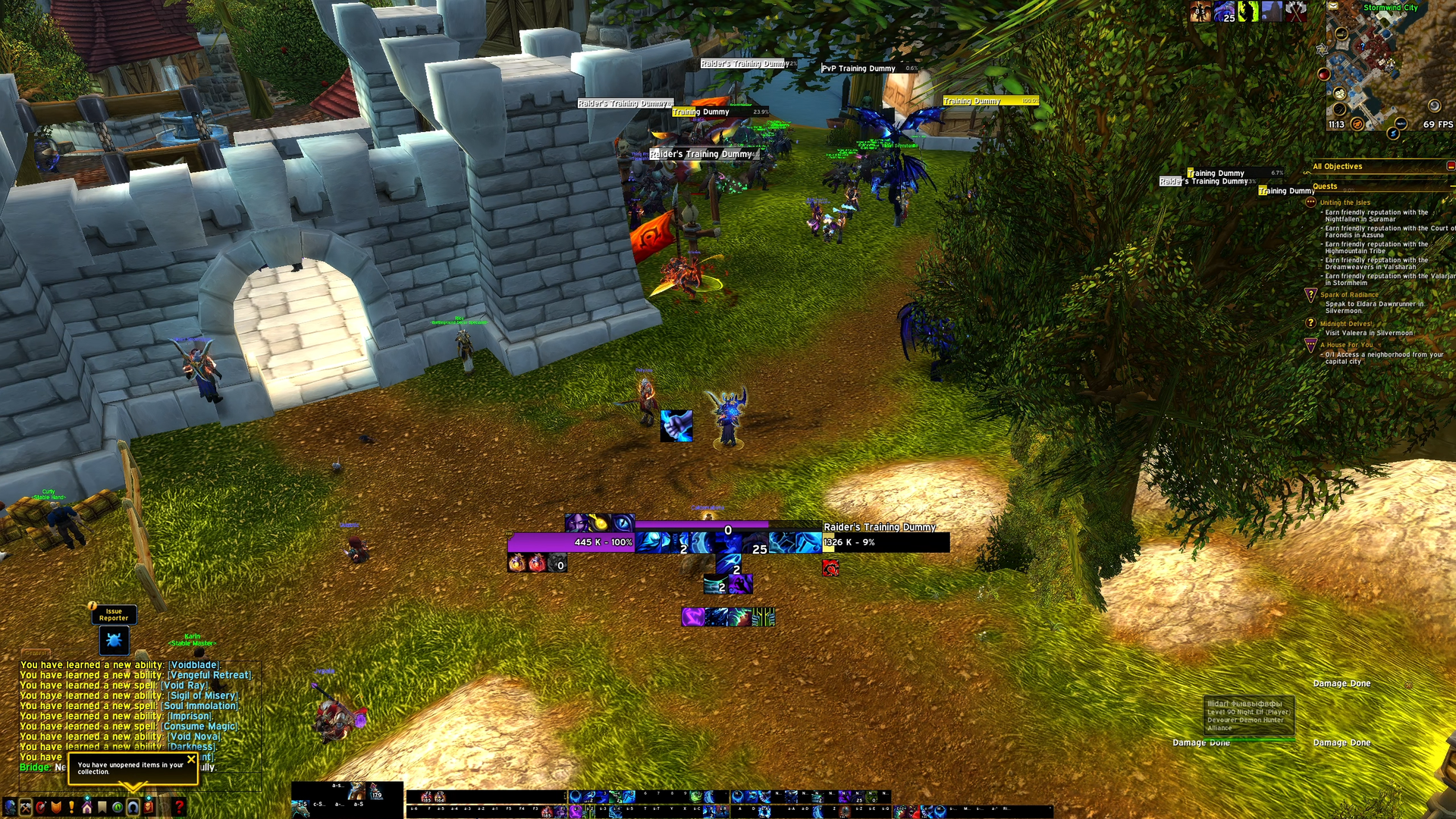Screen dimensions: 1456x819
Task: Open the character info micro button
Action: [x=9, y=807]
